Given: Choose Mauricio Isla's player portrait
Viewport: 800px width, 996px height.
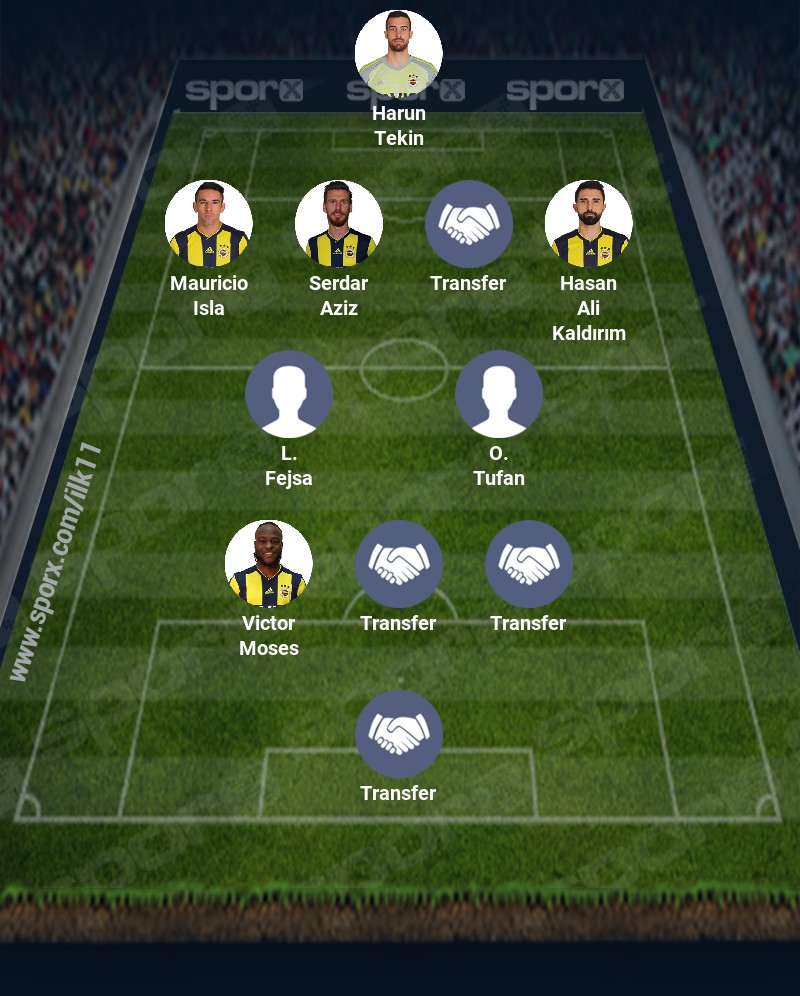Looking at the screenshot, I should (x=209, y=224).
